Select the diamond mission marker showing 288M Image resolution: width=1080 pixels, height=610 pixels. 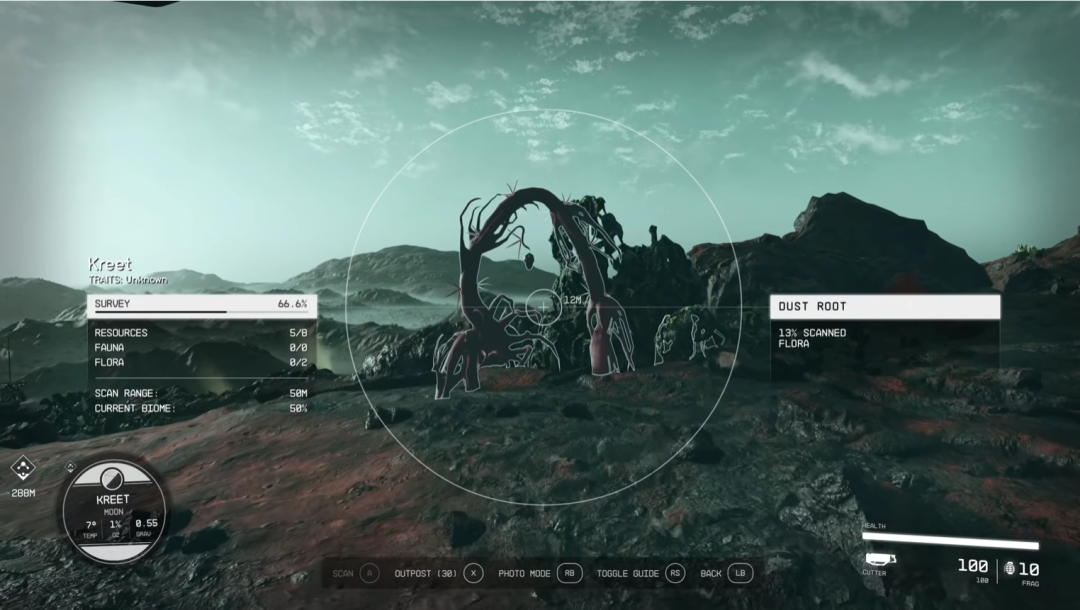point(22,468)
